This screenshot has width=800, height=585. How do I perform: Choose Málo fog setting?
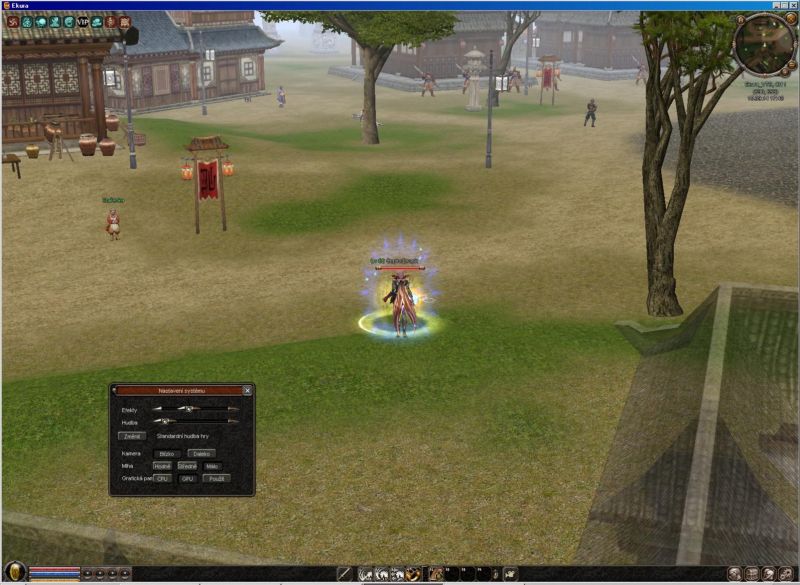click(212, 466)
